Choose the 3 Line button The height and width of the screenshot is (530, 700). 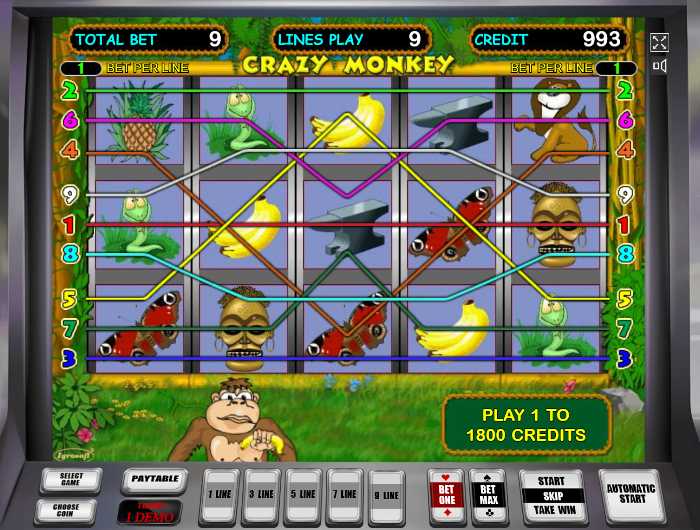coord(263,494)
